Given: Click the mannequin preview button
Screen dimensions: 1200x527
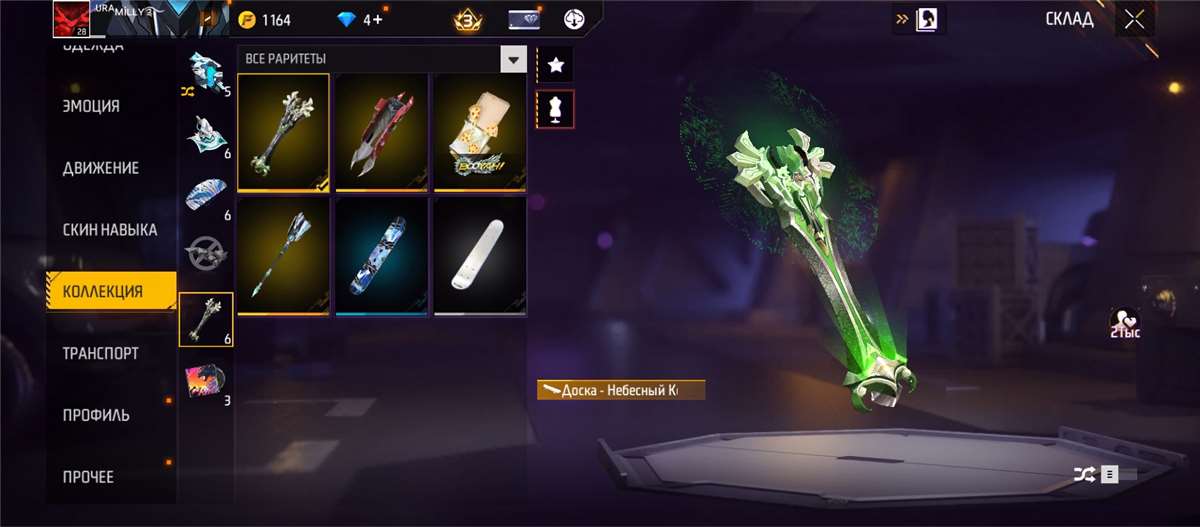Looking at the screenshot, I should coord(556,109).
